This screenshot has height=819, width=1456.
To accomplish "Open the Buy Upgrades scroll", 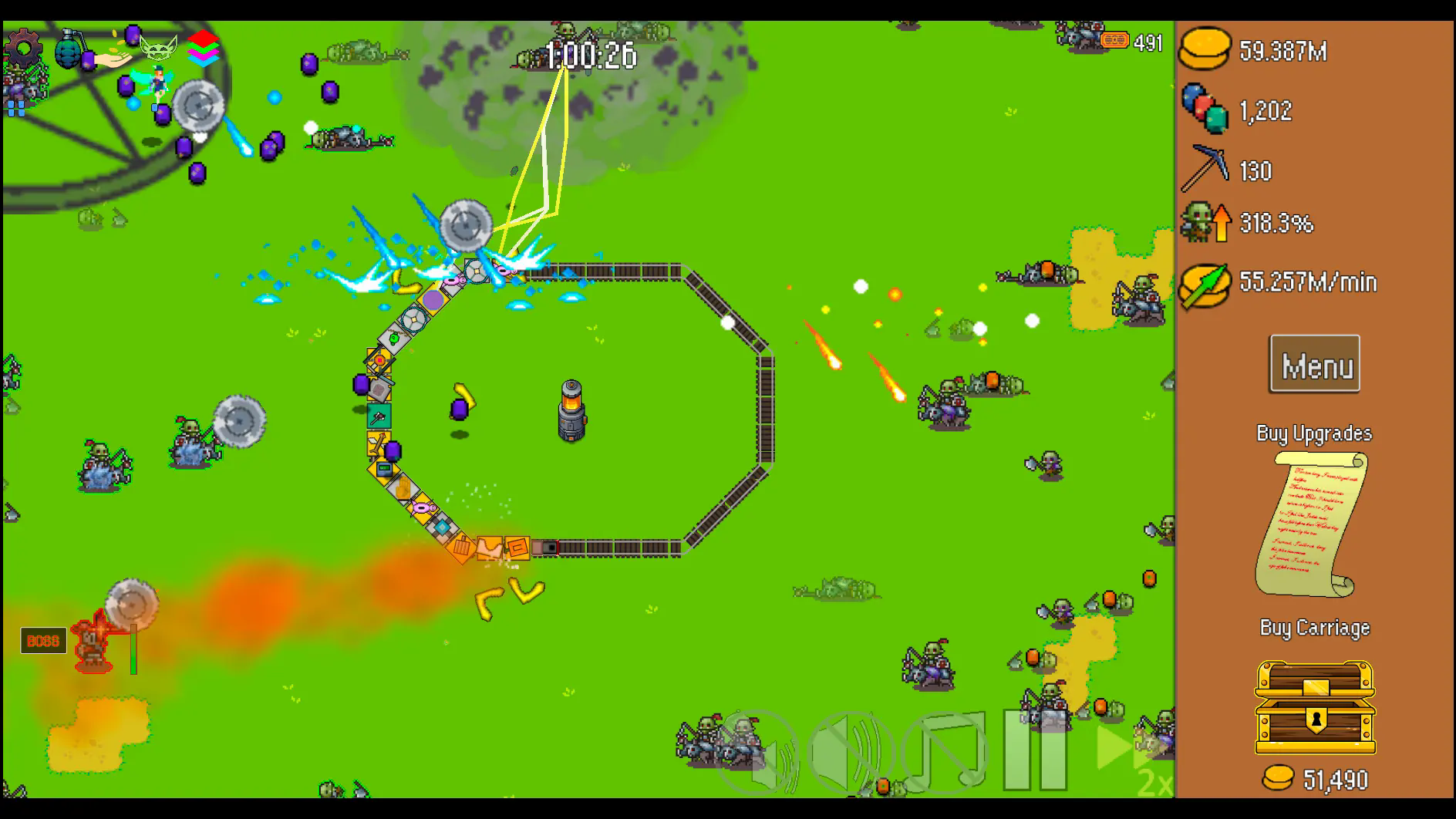I will tap(1313, 524).
